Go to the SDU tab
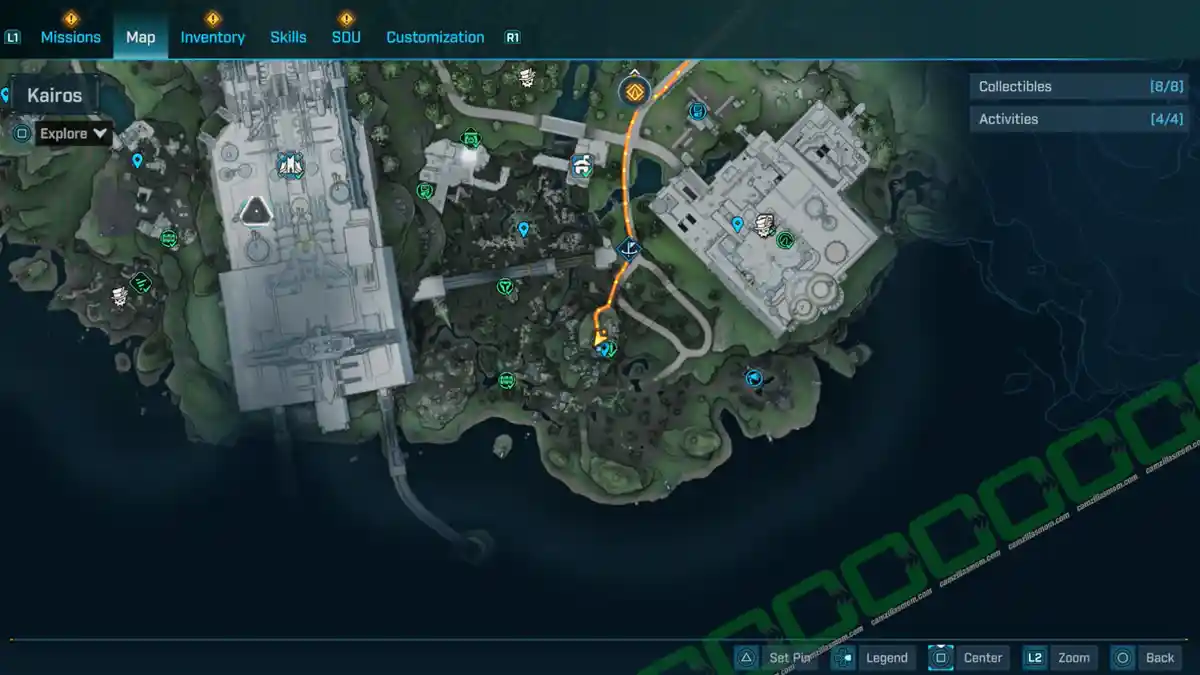 (x=346, y=37)
